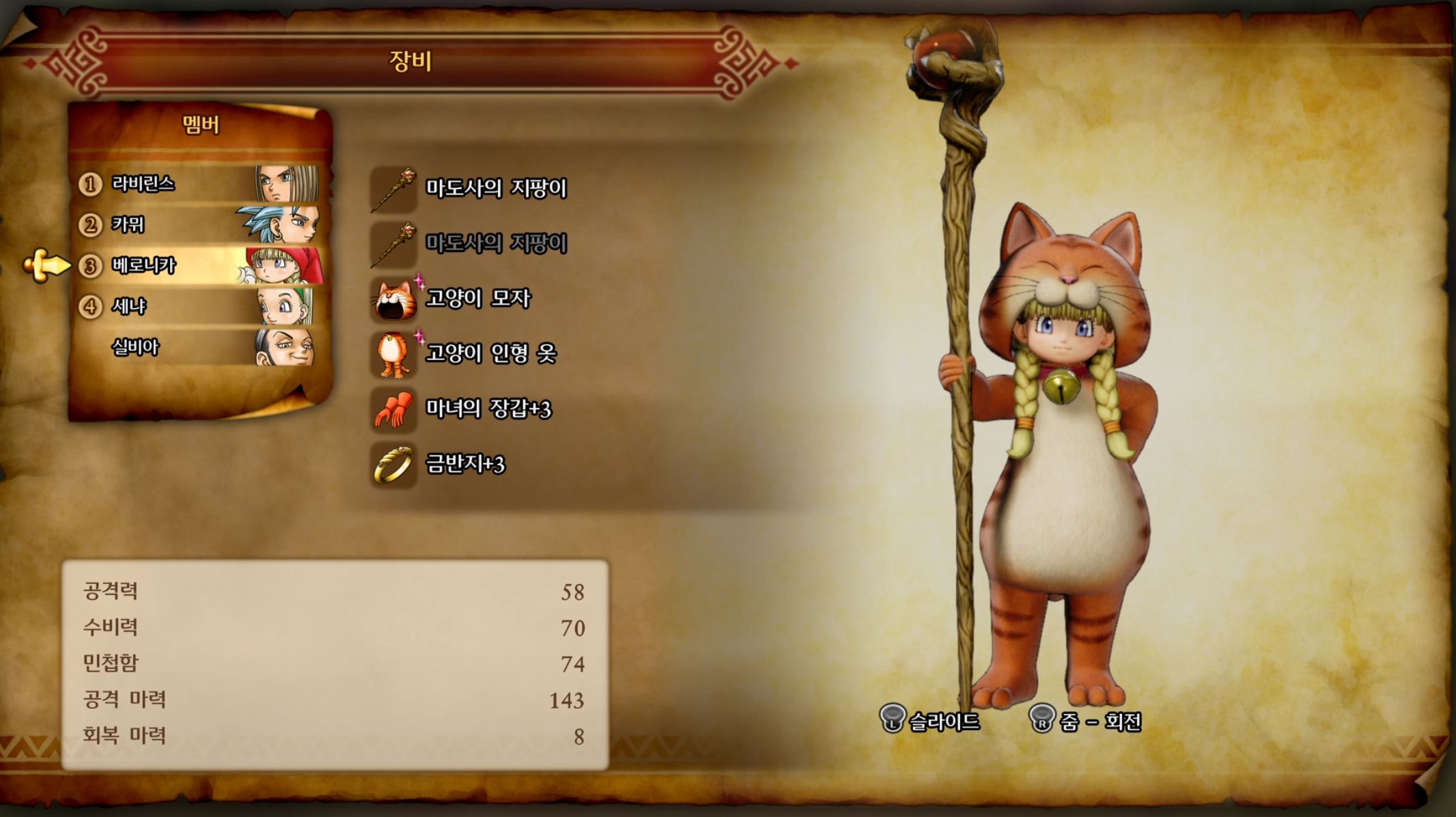Switch to party member 세냐

click(x=198, y=306)
